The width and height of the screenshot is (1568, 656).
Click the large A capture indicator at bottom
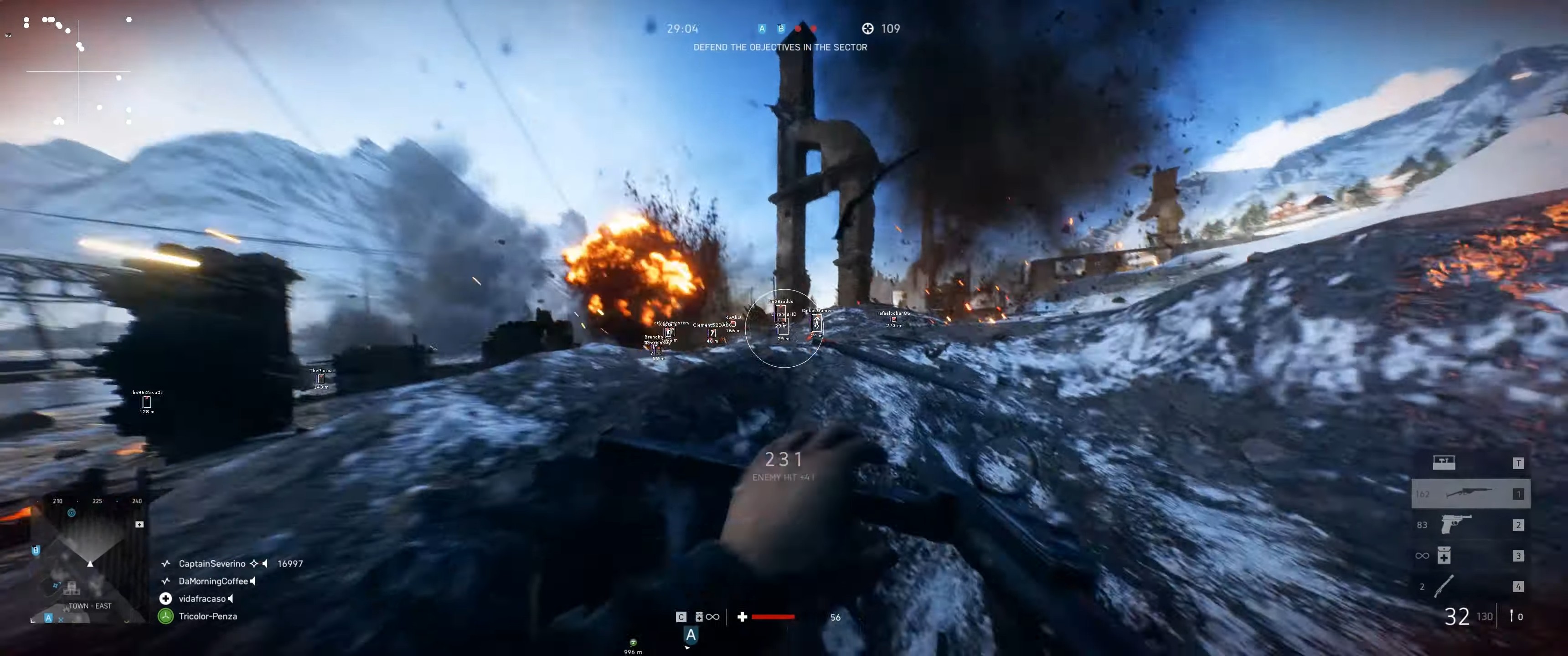(691, 635)
